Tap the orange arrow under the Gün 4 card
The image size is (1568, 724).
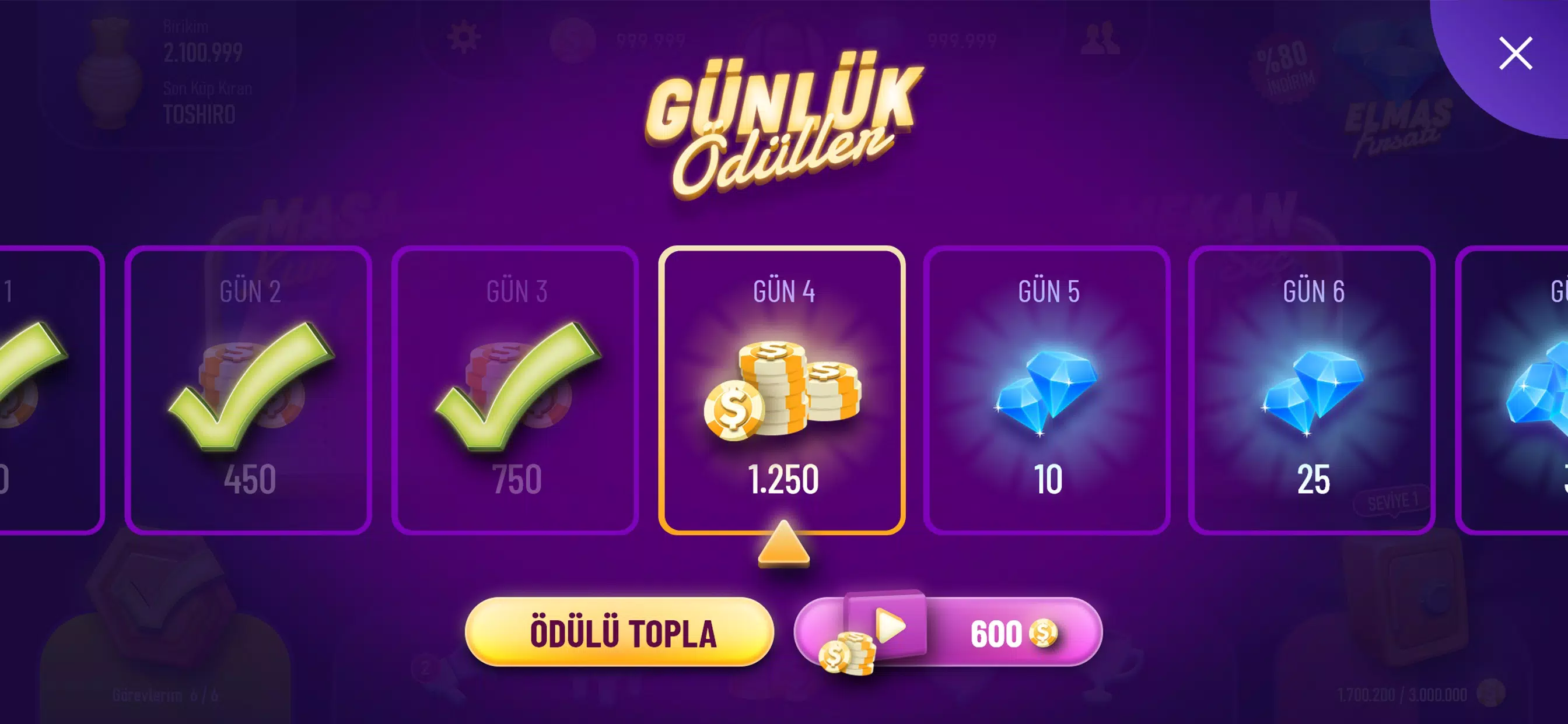tap(783, 551)
